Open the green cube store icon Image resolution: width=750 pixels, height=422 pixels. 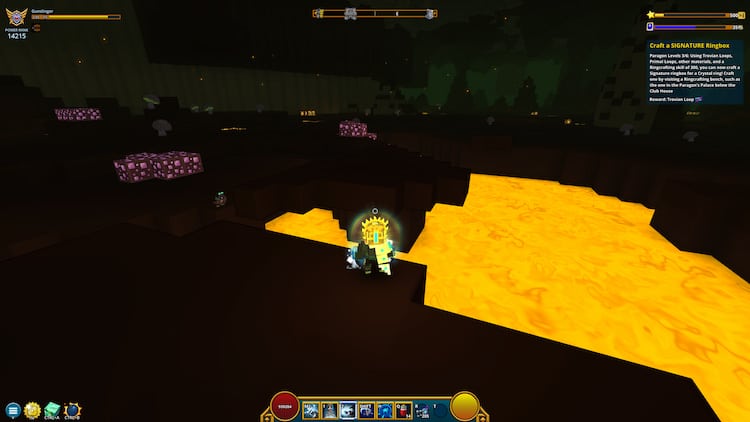[x=51, y=410]
